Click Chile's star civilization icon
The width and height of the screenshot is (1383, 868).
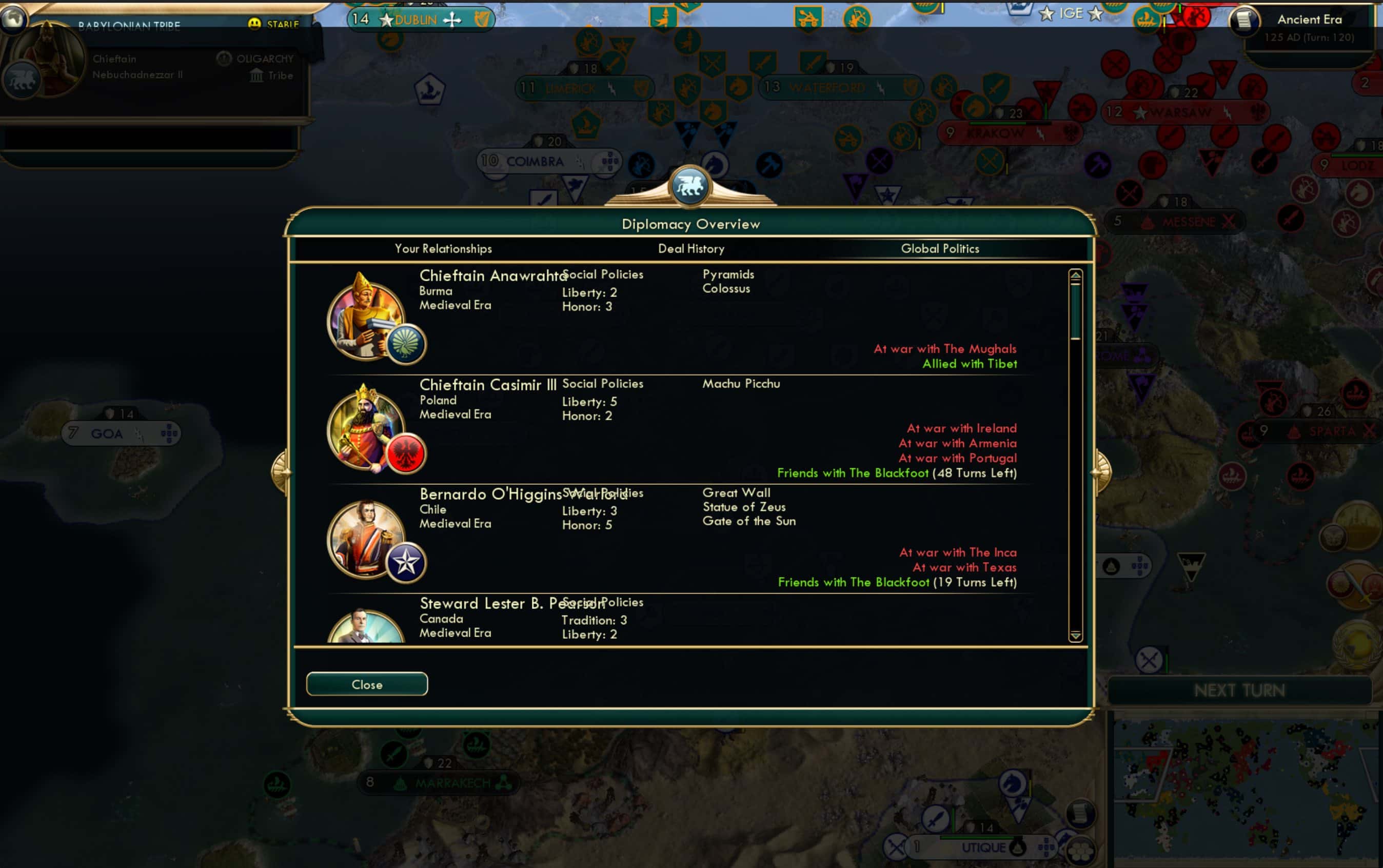click(406, 562)
